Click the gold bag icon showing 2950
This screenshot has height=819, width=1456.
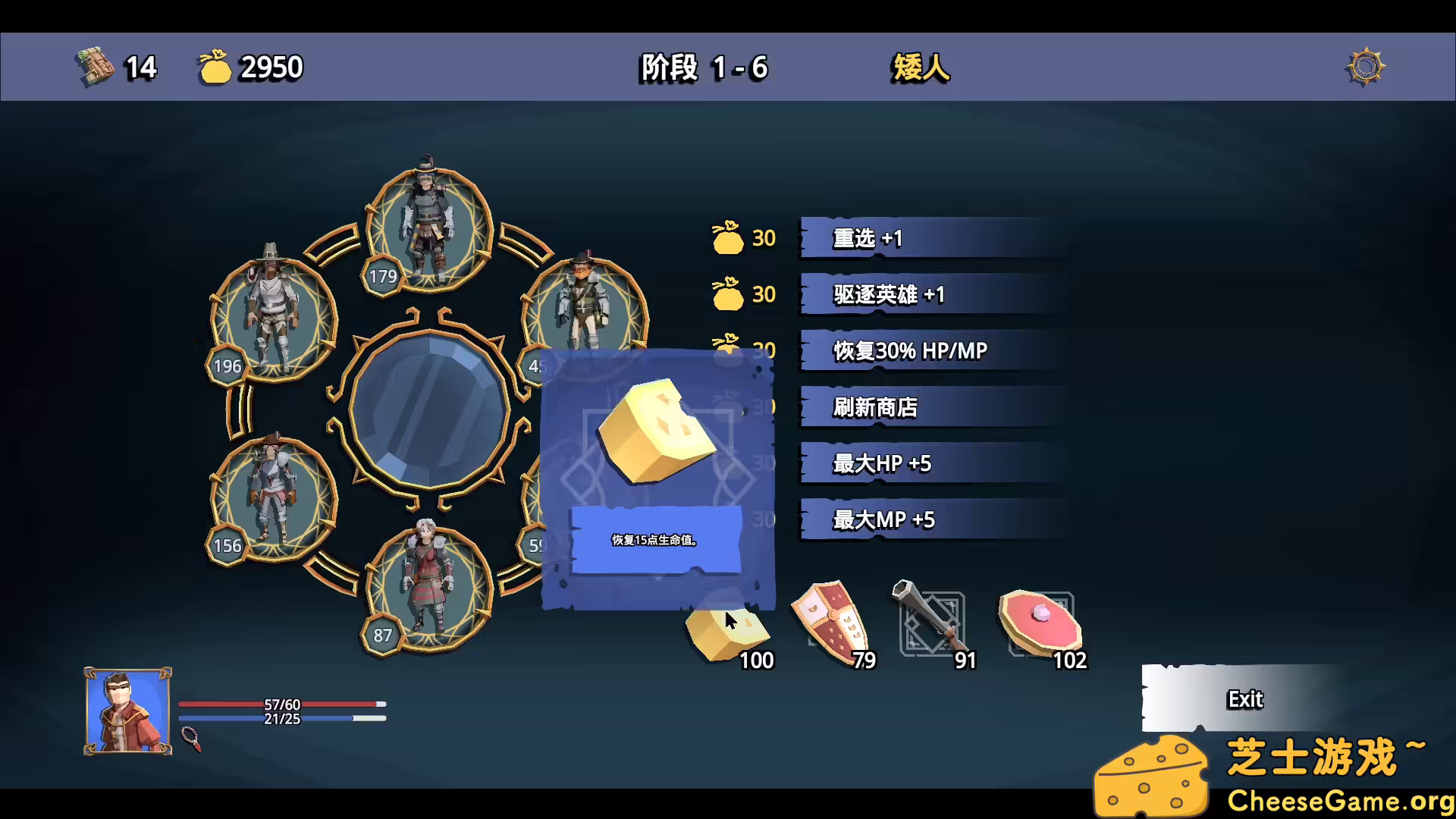[216, 67]
